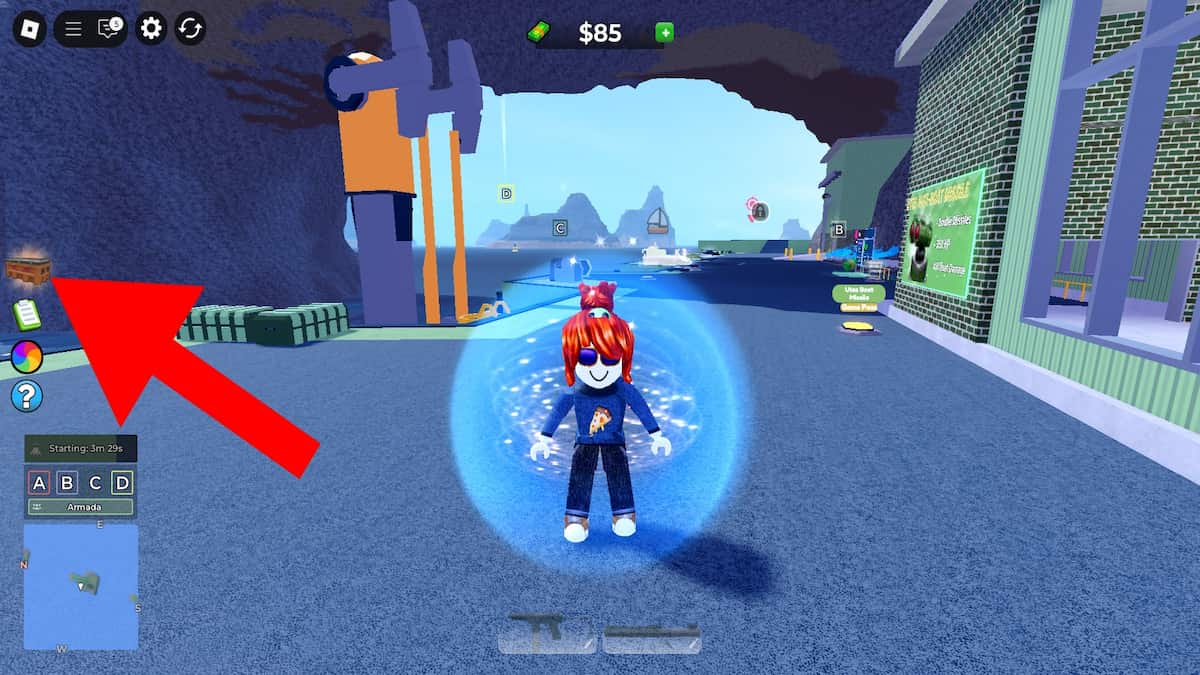The width and height of the screenshot is (1200, 675).
Task: Select capture point B
Action: pos(67,484)
